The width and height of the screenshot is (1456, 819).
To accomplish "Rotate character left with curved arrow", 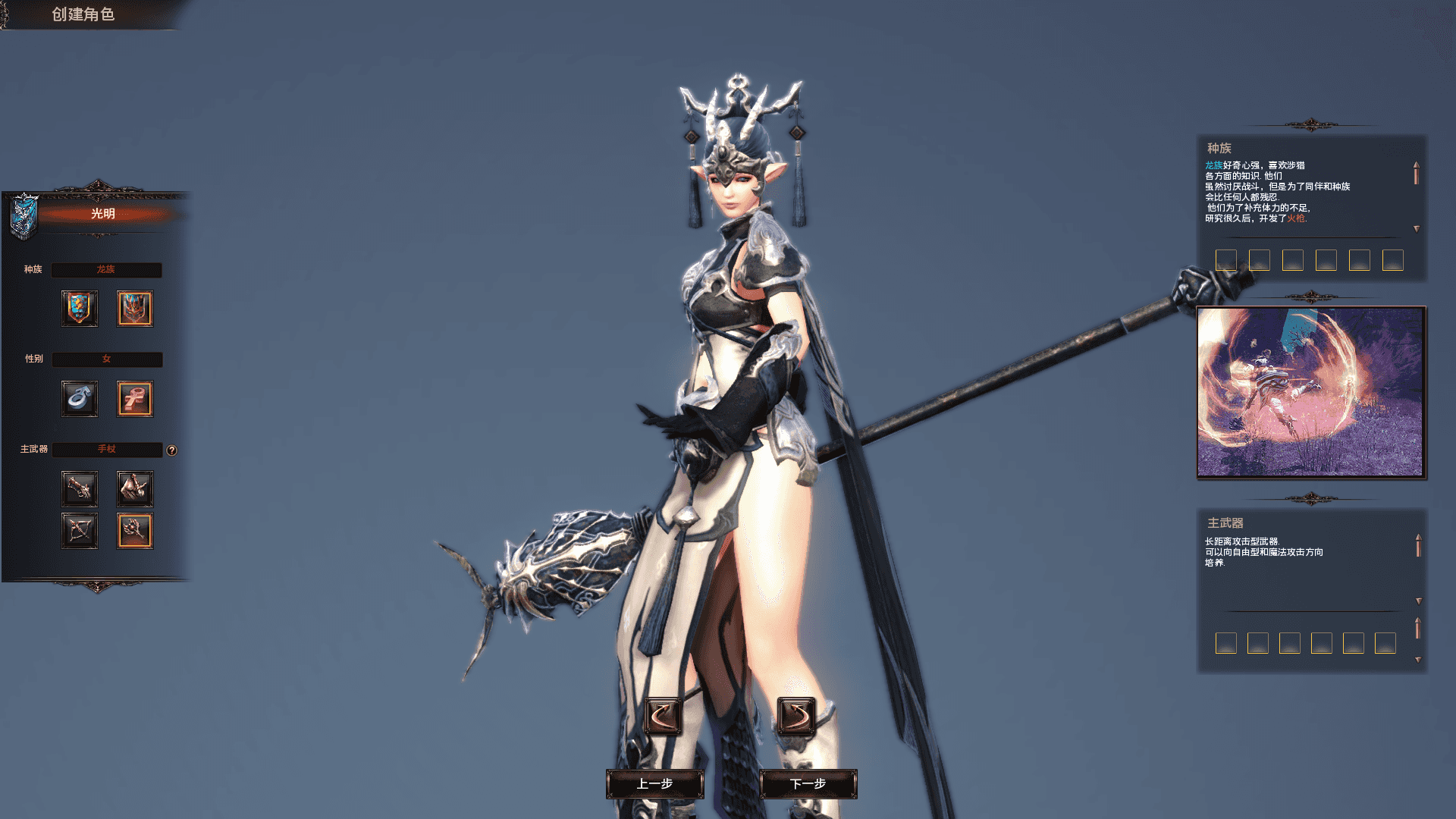I will [x=661, y=714].
